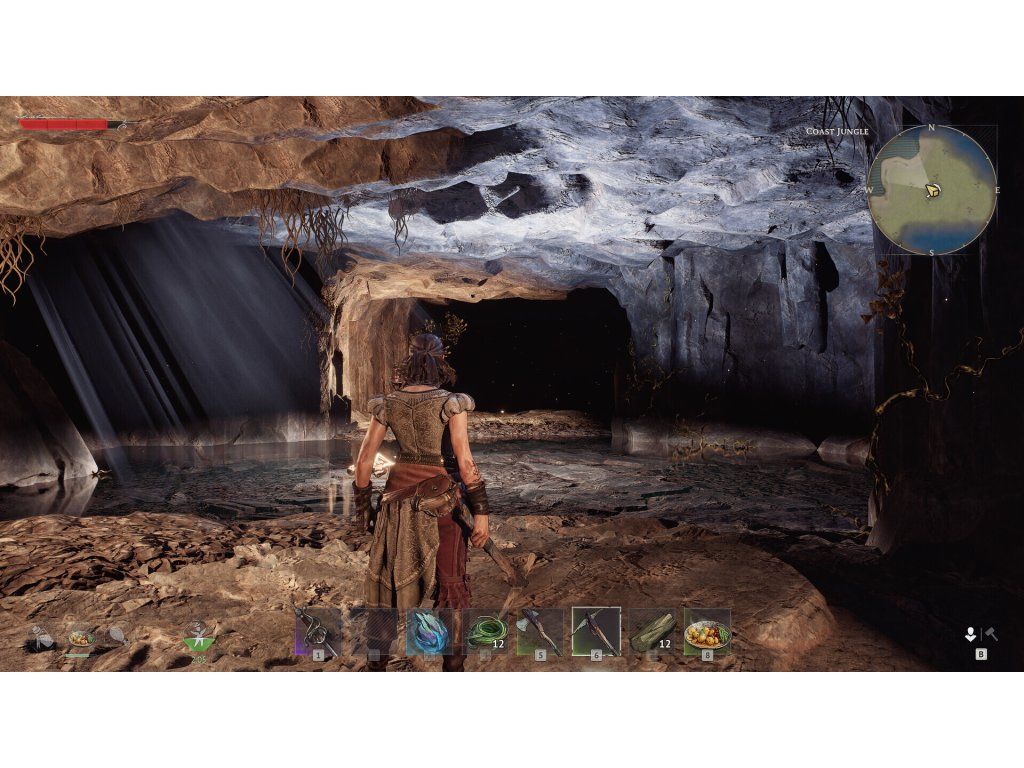1024x768 pixels.
Task: Open the circular minimap
Action: click(x=932, y=190)
